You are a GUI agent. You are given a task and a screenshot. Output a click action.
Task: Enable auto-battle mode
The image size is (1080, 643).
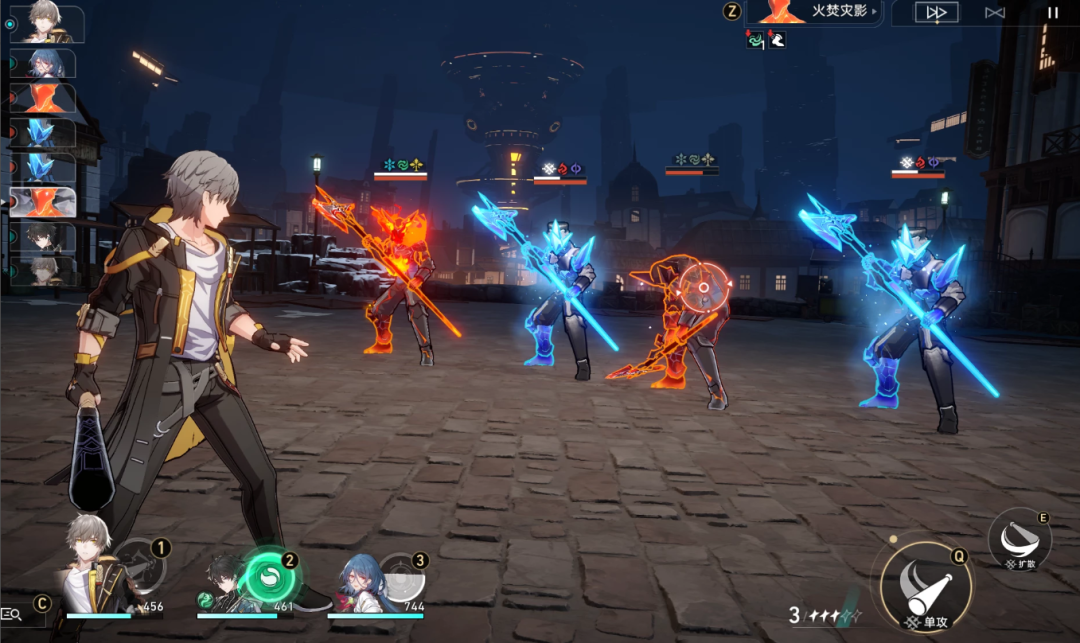994,13
